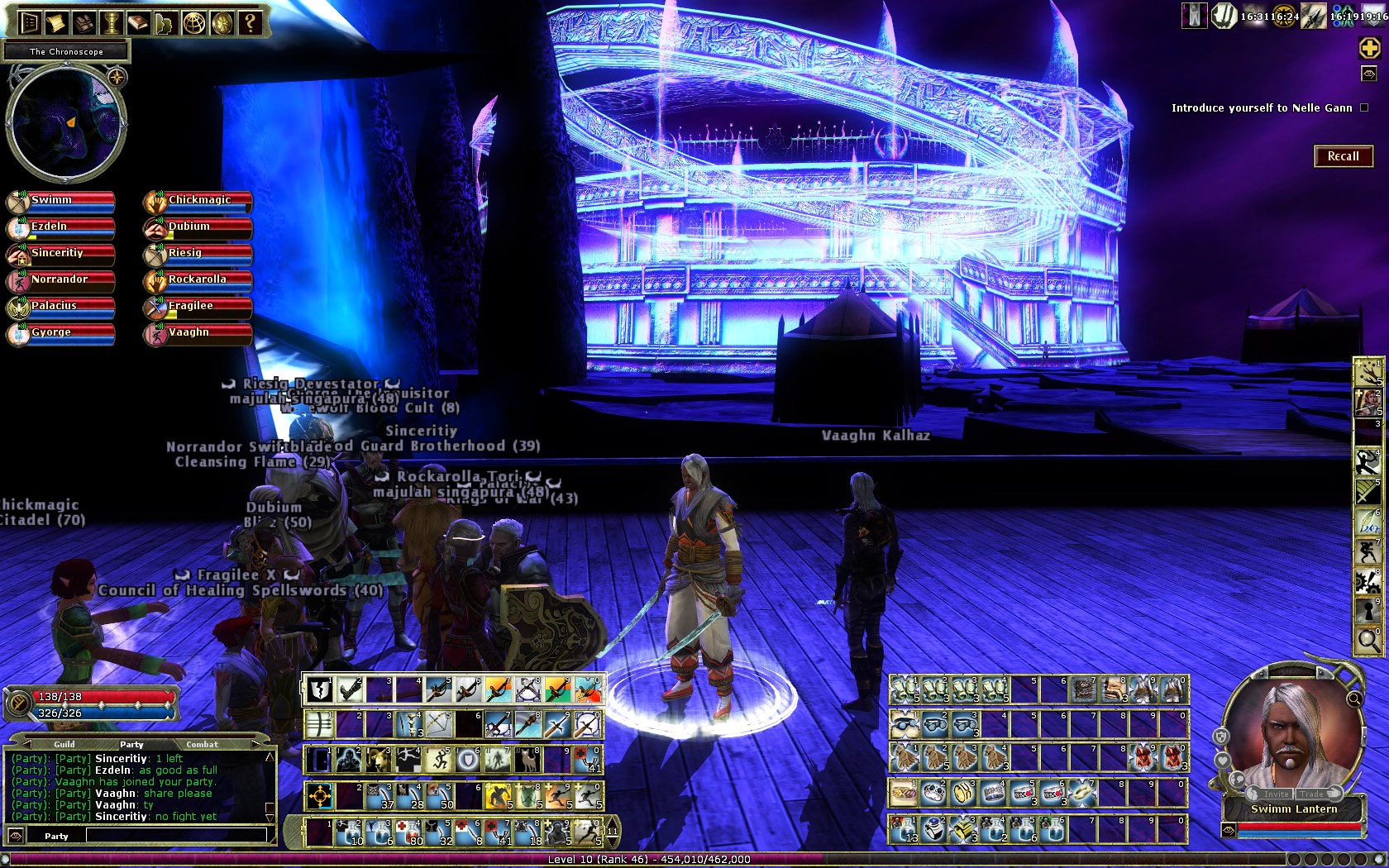Open the yellow plus icon near the clock
Viewport: 1389px width, 868px height.
1369,48
